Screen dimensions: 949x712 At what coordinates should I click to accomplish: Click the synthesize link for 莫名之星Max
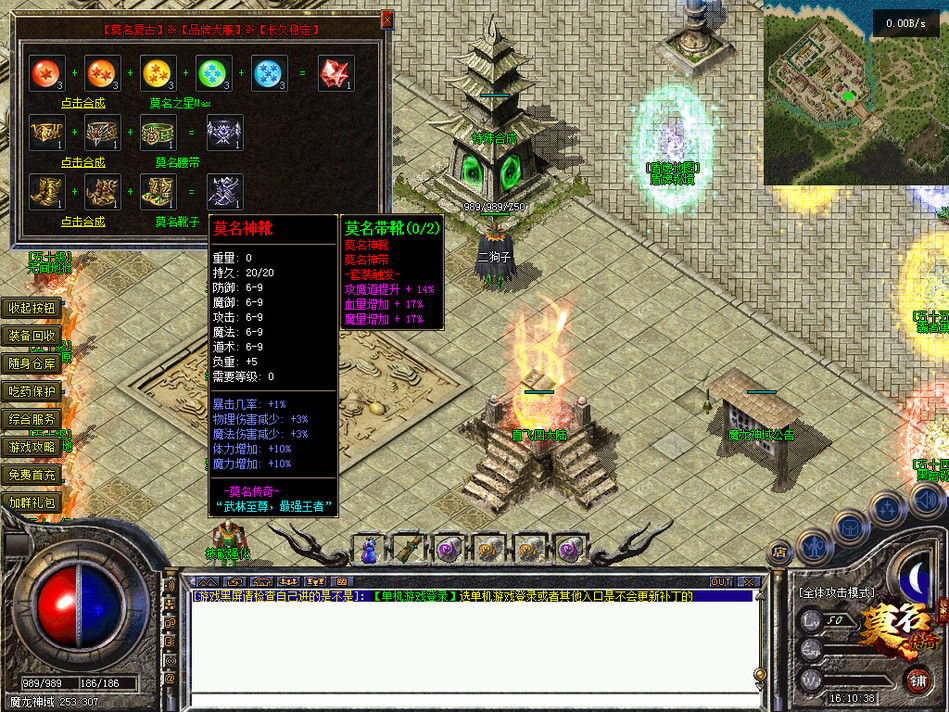click(83, 103)
